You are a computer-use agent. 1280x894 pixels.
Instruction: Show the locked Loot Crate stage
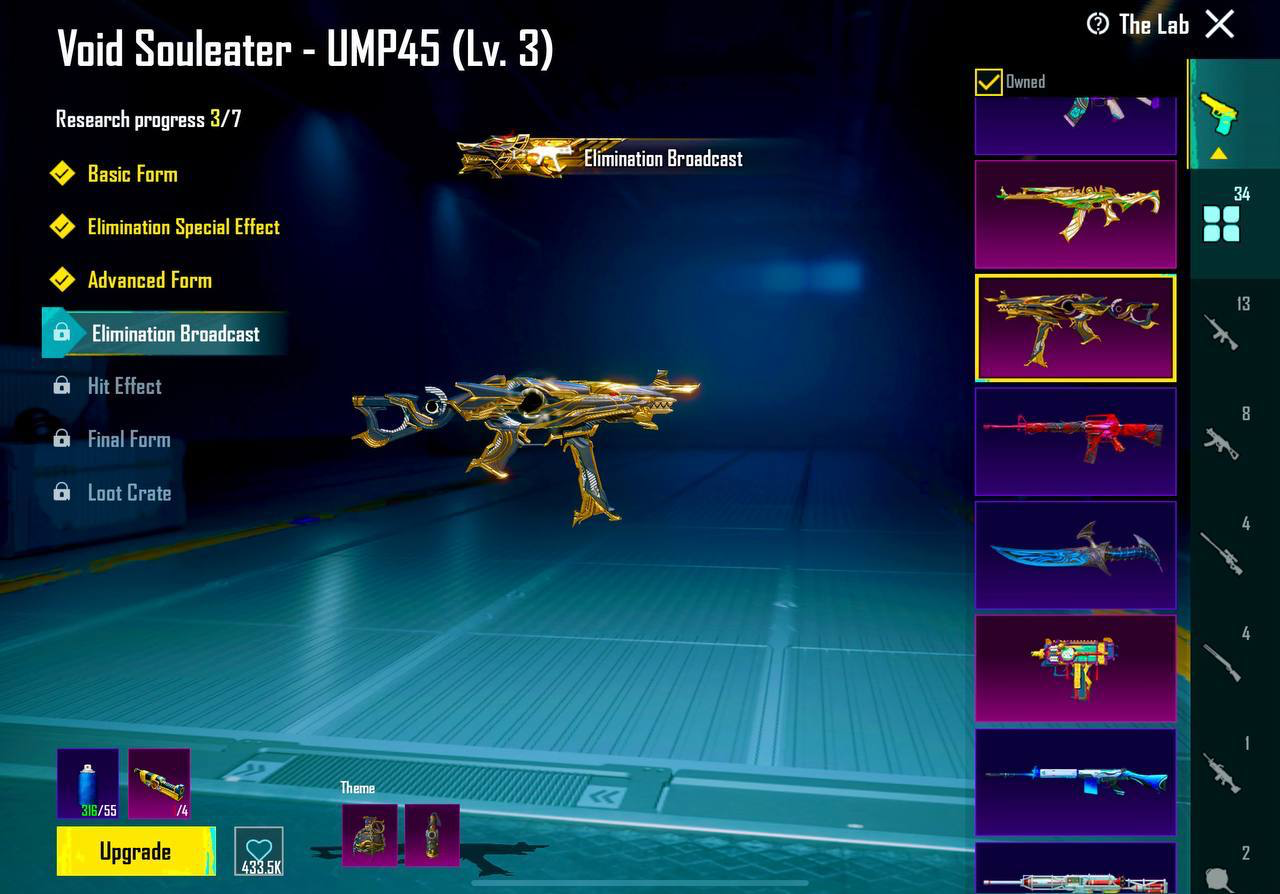pos(129,493)
